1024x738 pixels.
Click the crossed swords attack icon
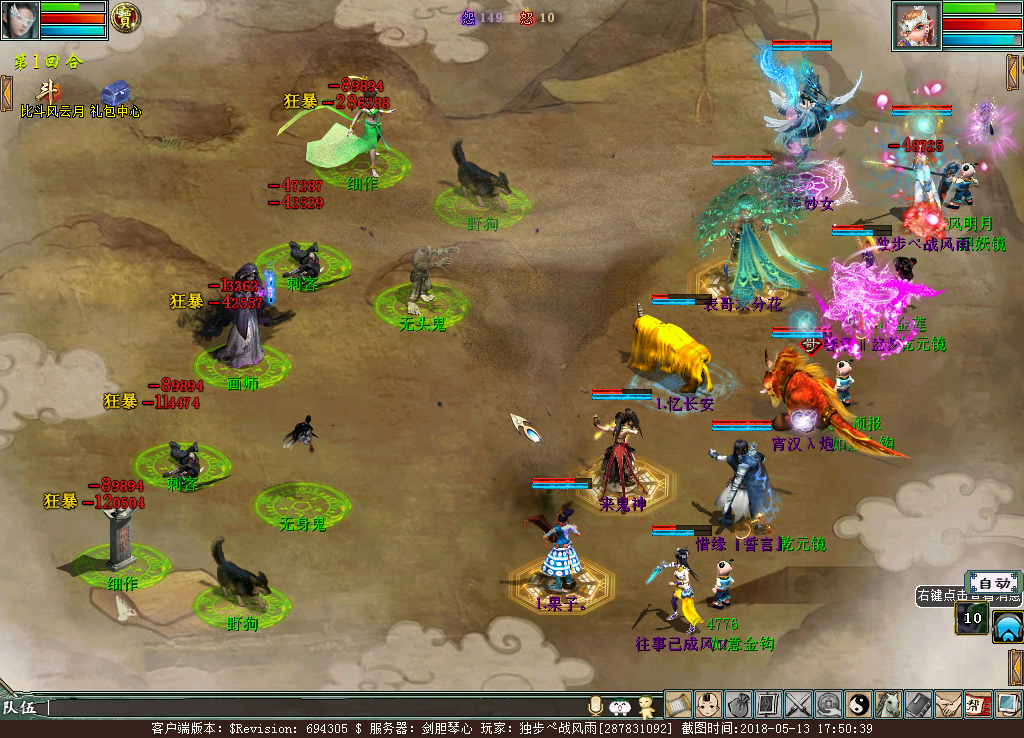point(799,705)
